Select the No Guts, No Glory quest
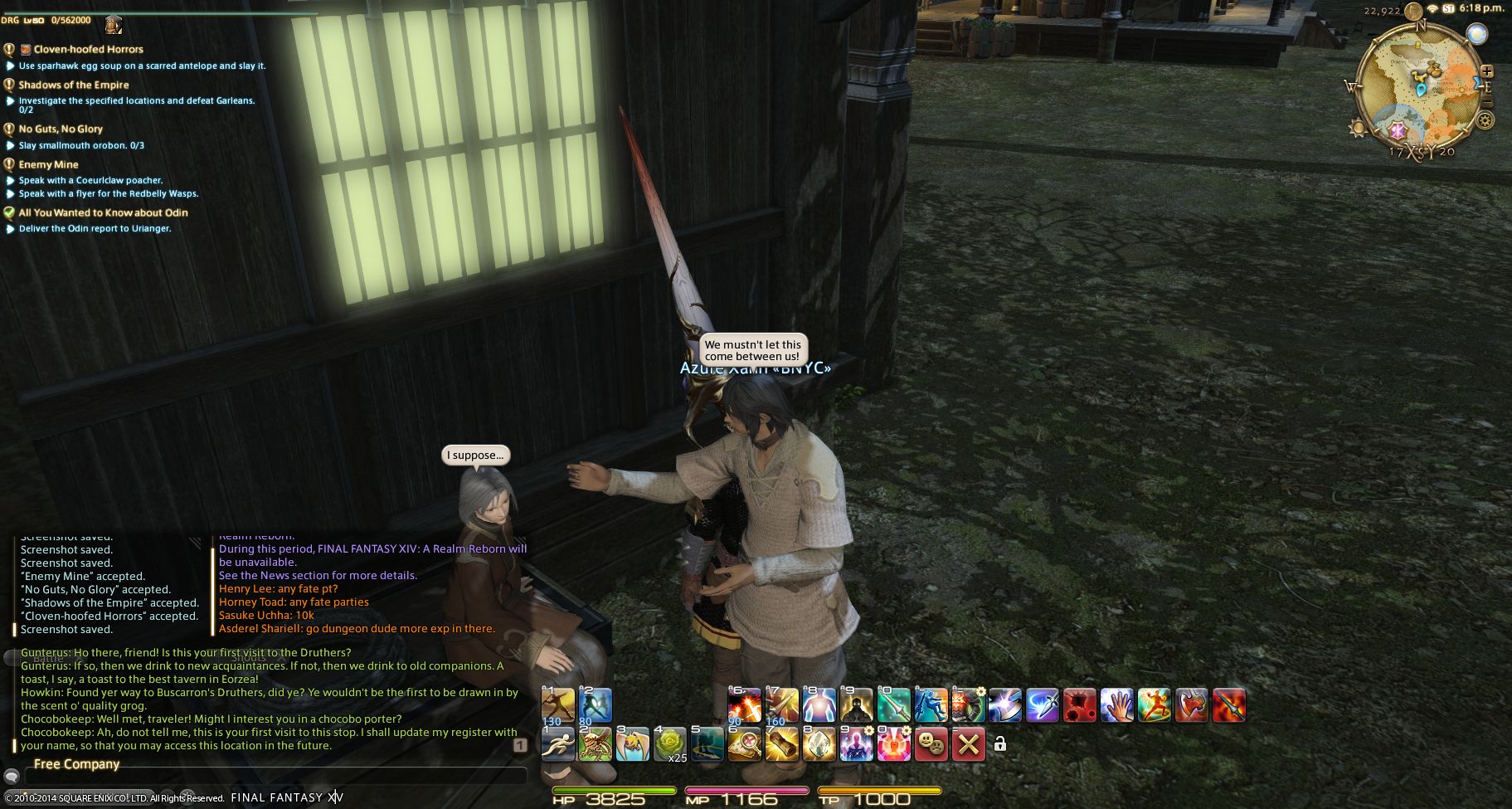Screen dimensions: 1512x809 (61, 129)
